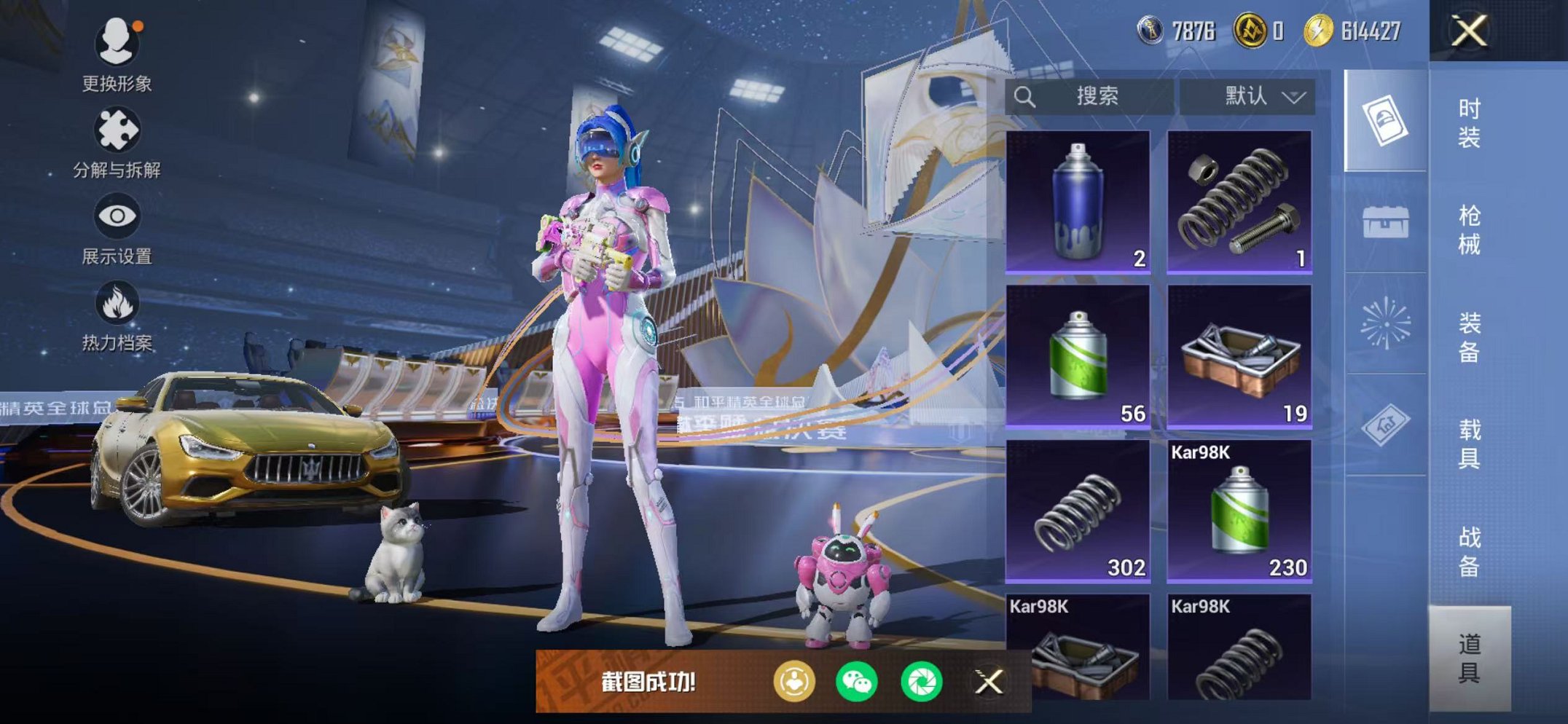Open the treasure chest sub-category
This screenshot has height=724, width=1568.
coord(1385,222)
